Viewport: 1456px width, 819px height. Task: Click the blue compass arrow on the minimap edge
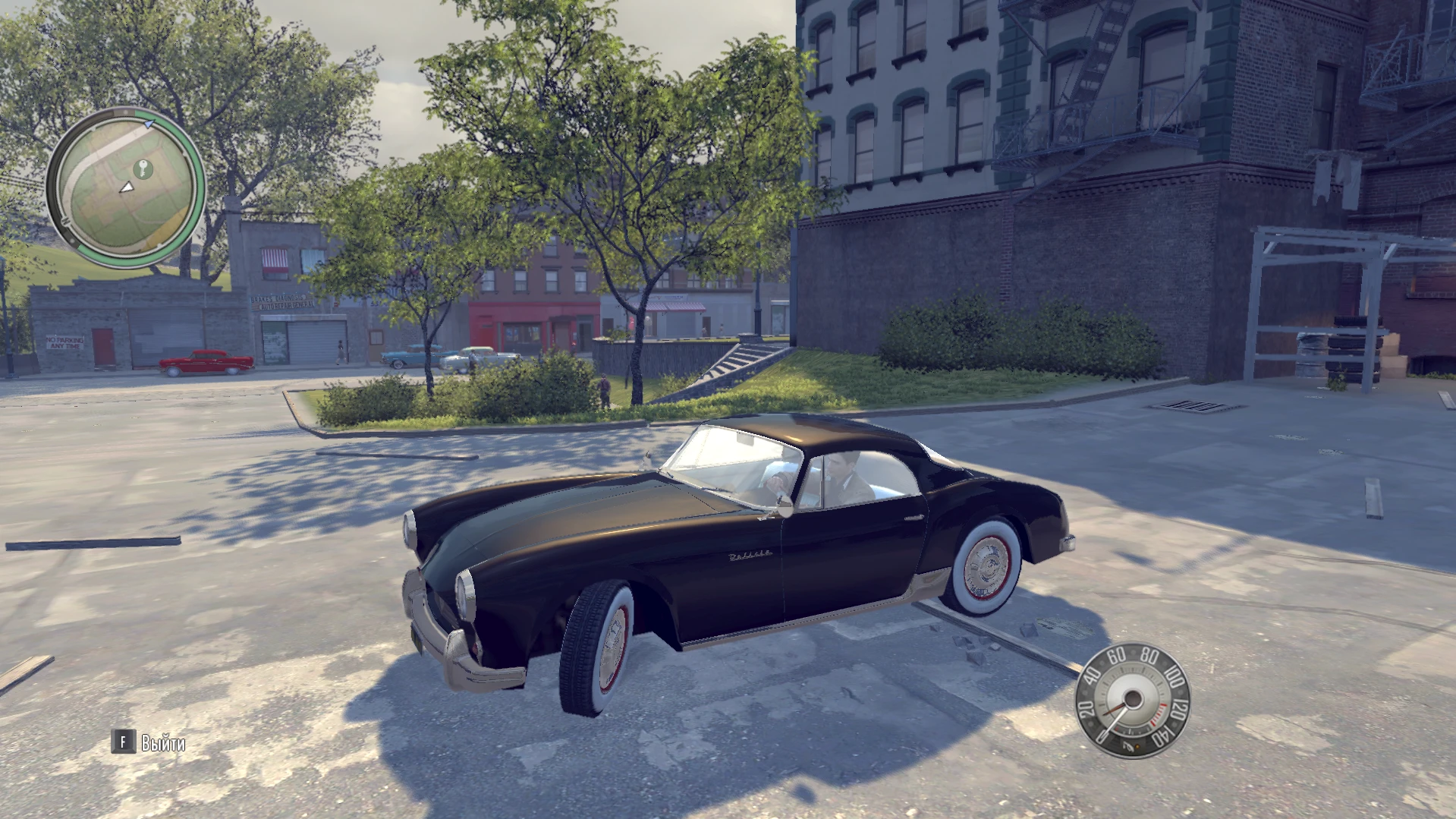[149, 123]
